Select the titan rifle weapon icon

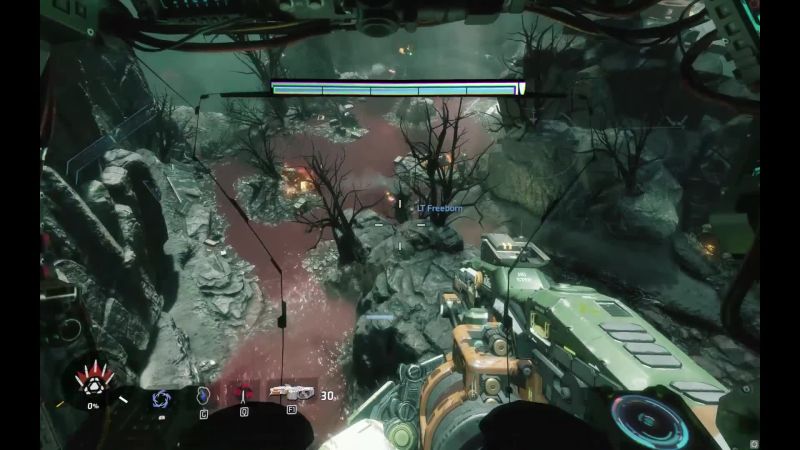tap(289, 393)
